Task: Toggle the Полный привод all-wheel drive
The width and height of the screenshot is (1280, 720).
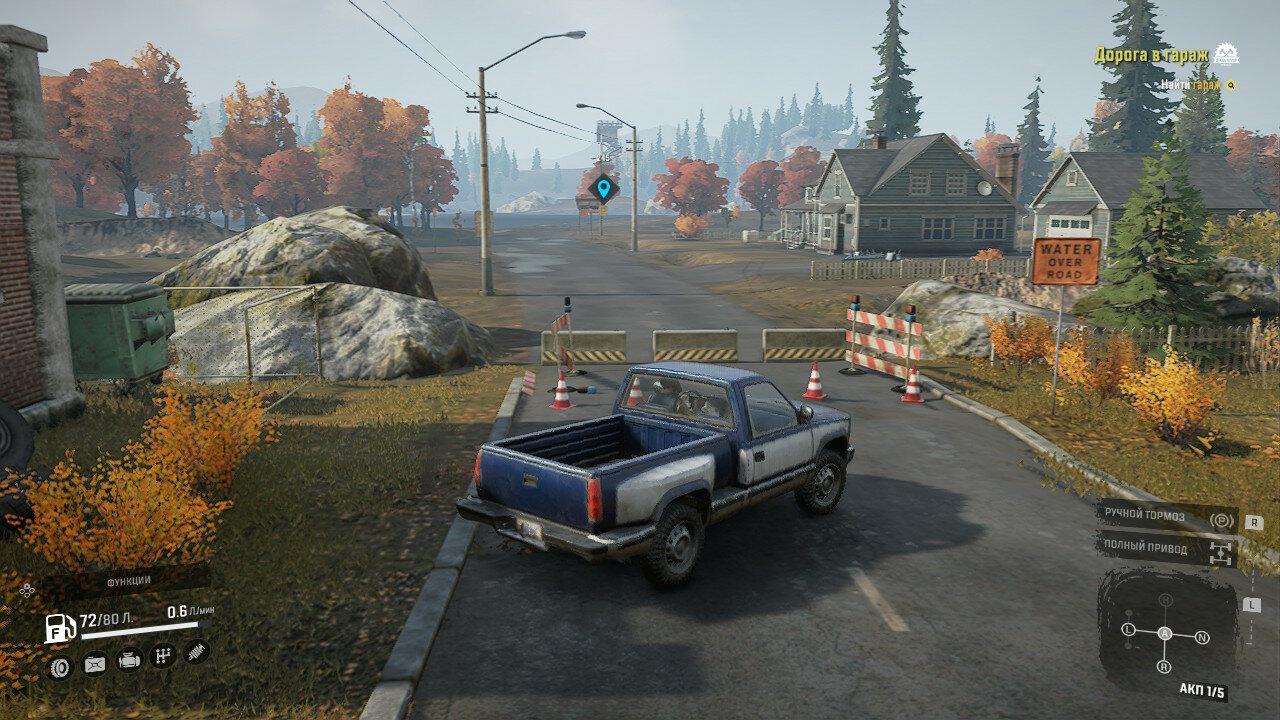Action: (x=1166, y=549)
